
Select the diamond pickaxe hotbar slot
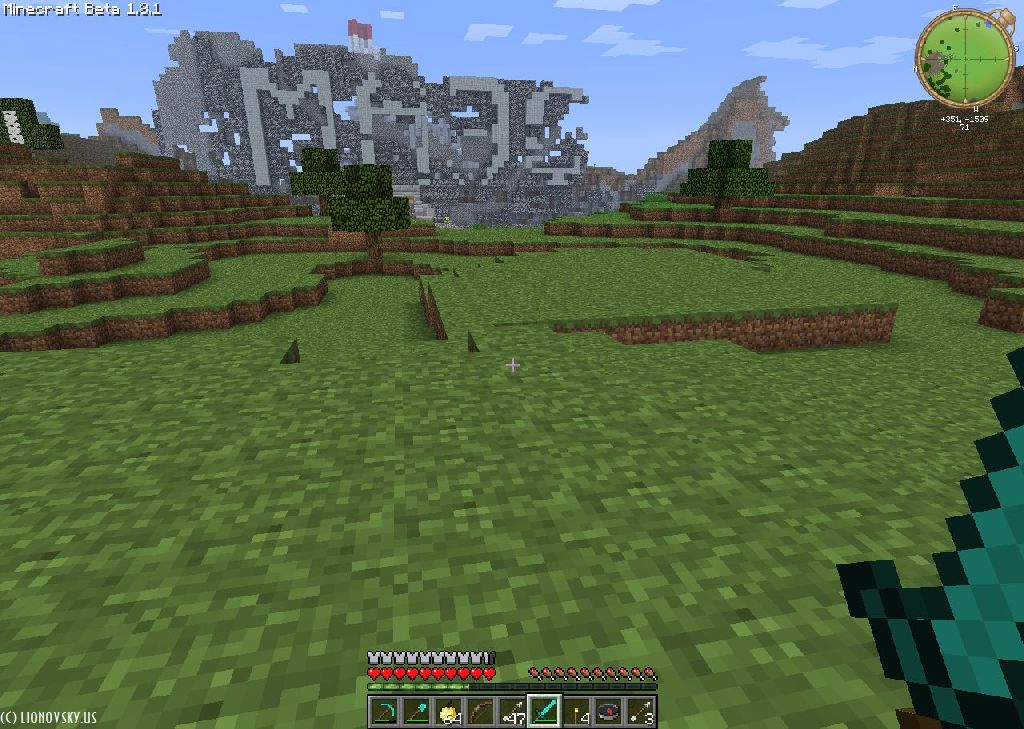pos(385,712)
